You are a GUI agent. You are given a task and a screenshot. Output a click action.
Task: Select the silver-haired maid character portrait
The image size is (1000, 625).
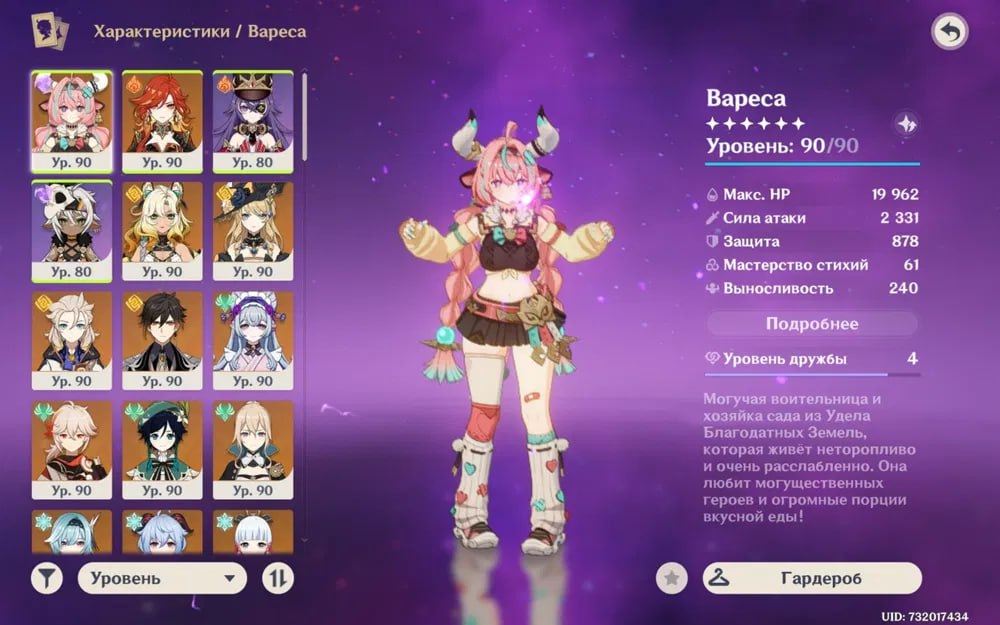[253, 338]
